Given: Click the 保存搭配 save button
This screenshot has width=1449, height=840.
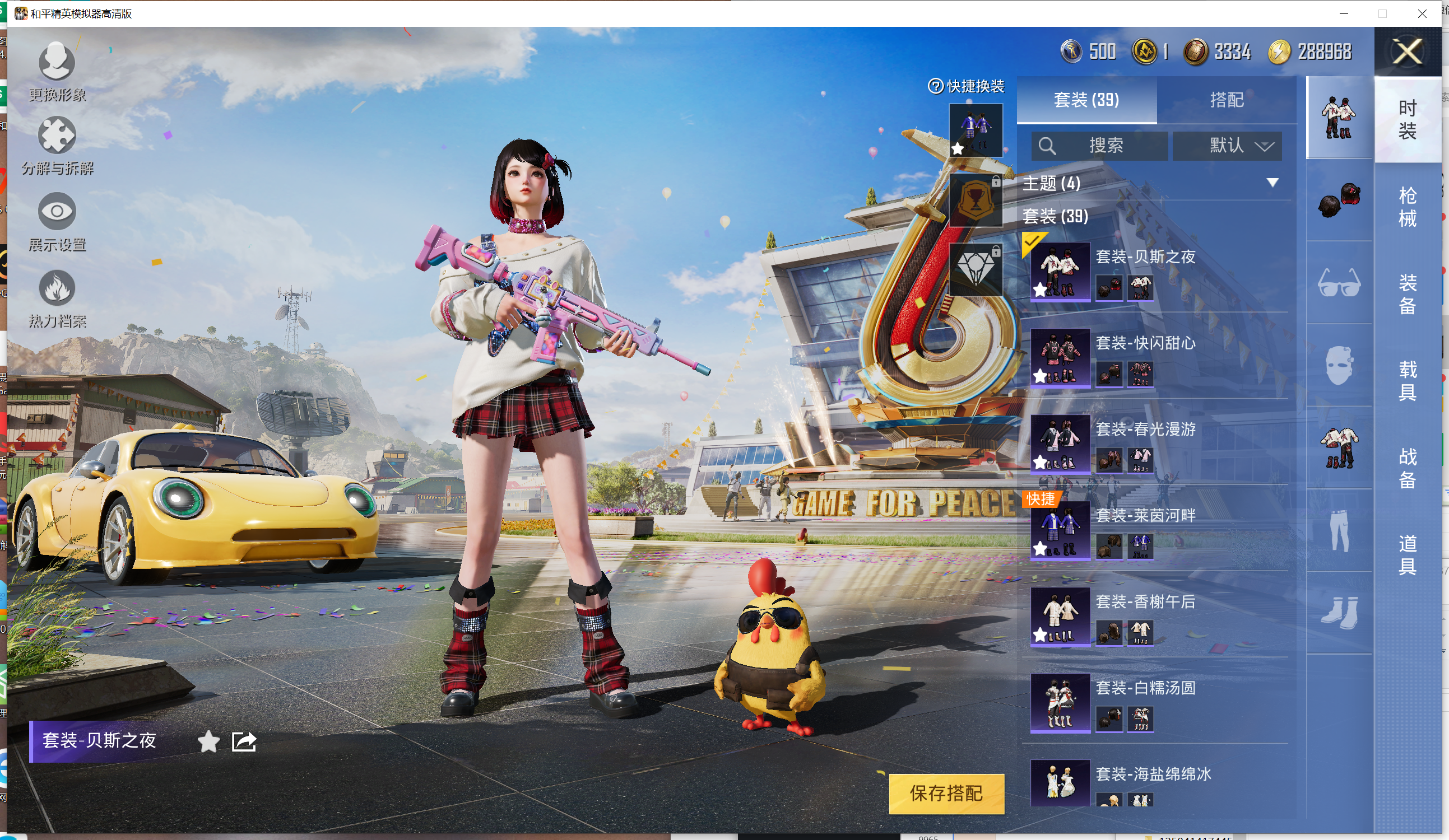Looking at the screenshot, I should (946, 794).
